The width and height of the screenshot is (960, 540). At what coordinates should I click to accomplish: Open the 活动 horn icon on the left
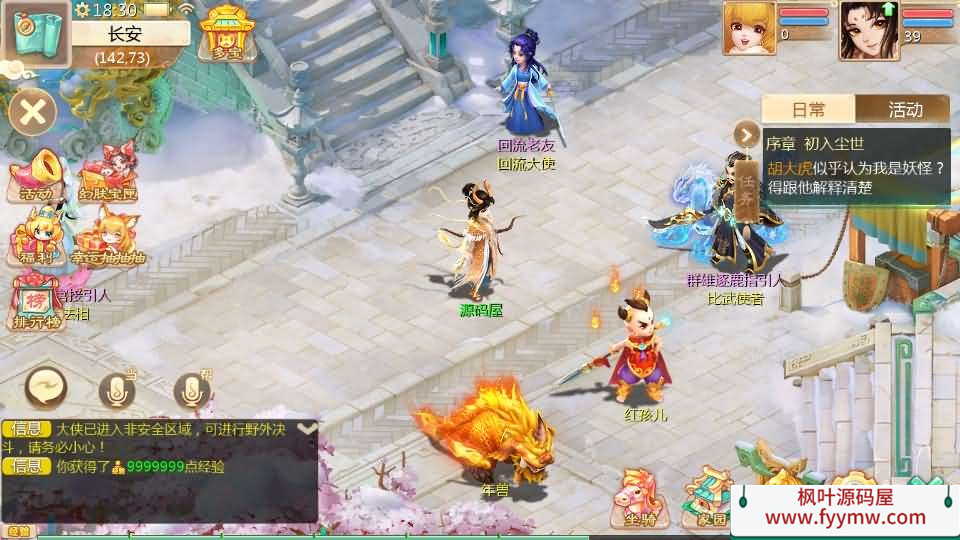[35, 176]
